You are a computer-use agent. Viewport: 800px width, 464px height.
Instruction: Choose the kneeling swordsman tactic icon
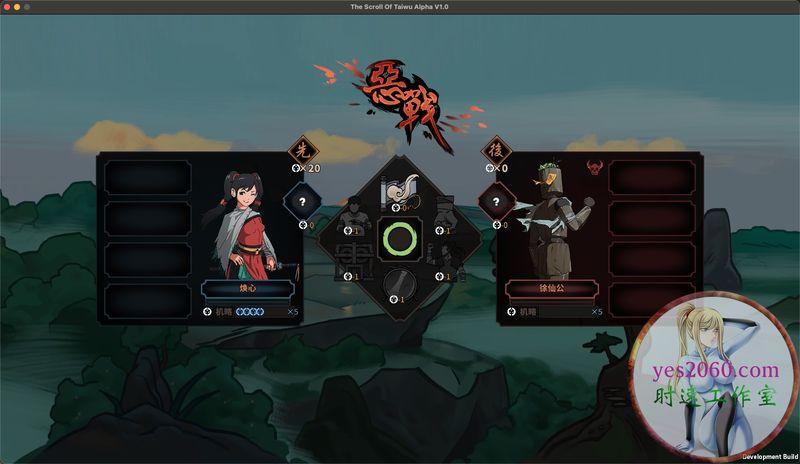442,258
